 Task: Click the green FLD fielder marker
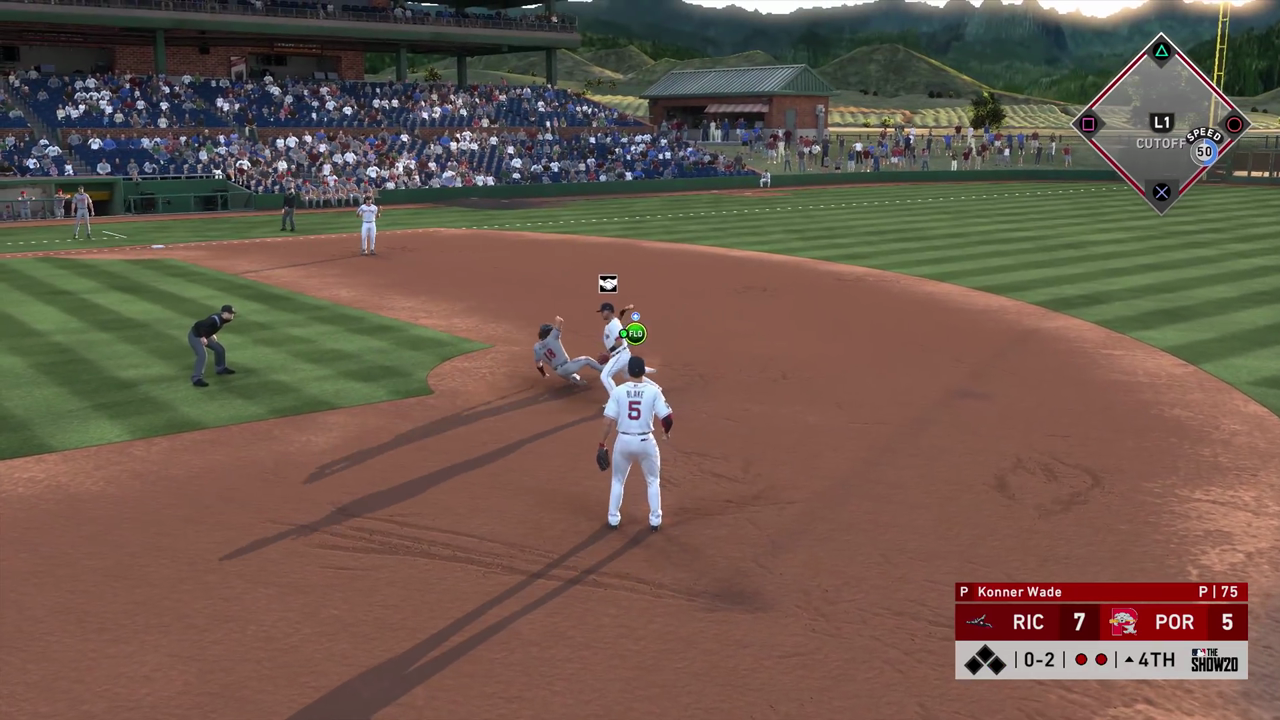635,333
